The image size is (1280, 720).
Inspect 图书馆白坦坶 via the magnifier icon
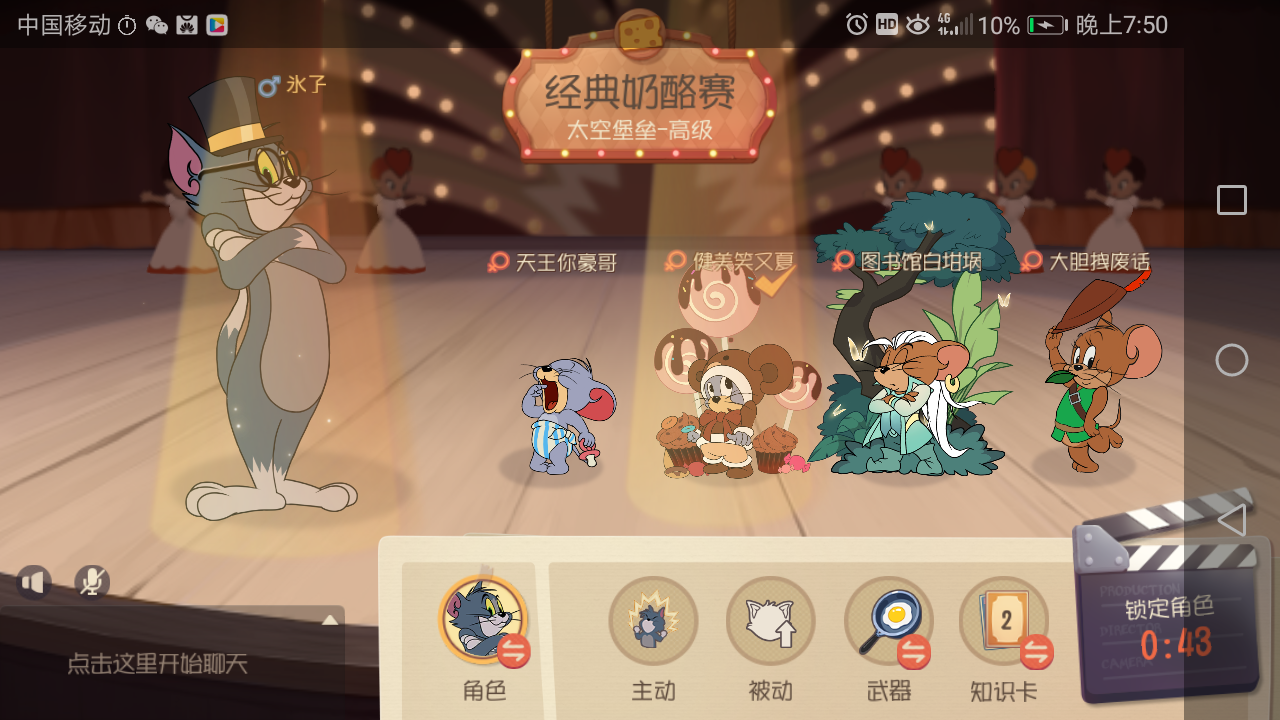click(x=841, y=259)
